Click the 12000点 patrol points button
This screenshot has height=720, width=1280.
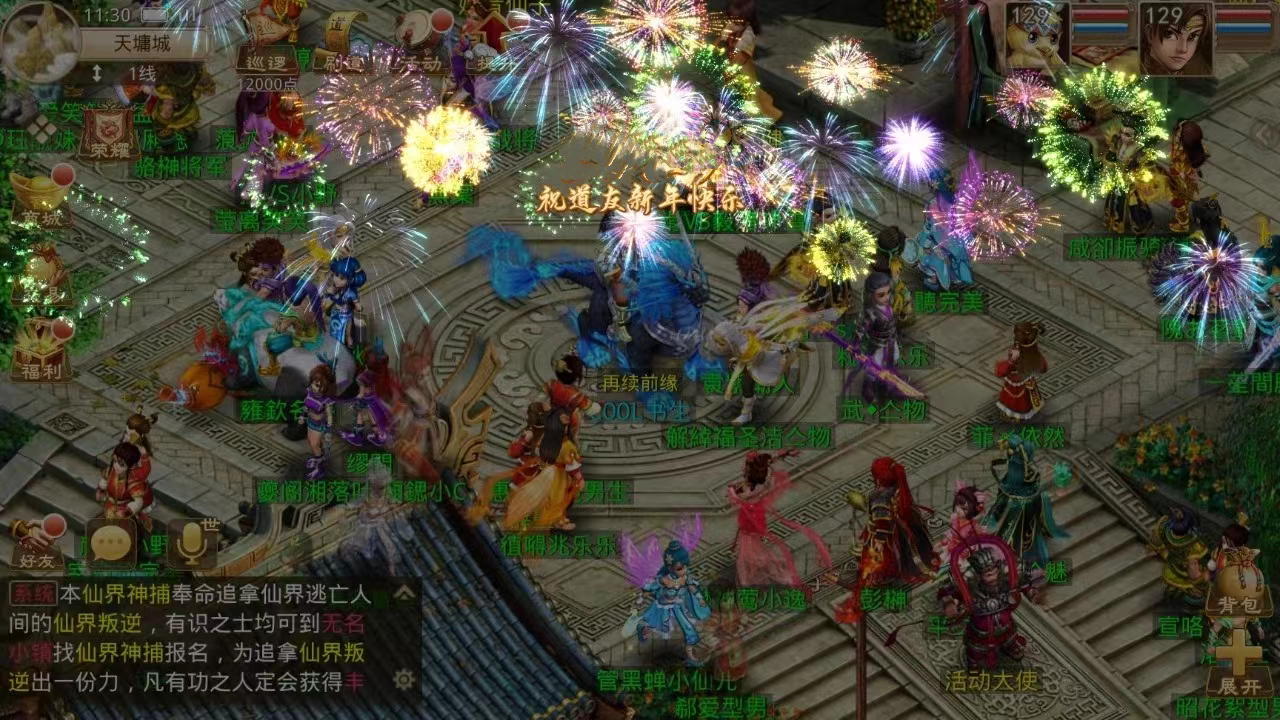click(268, 84)
